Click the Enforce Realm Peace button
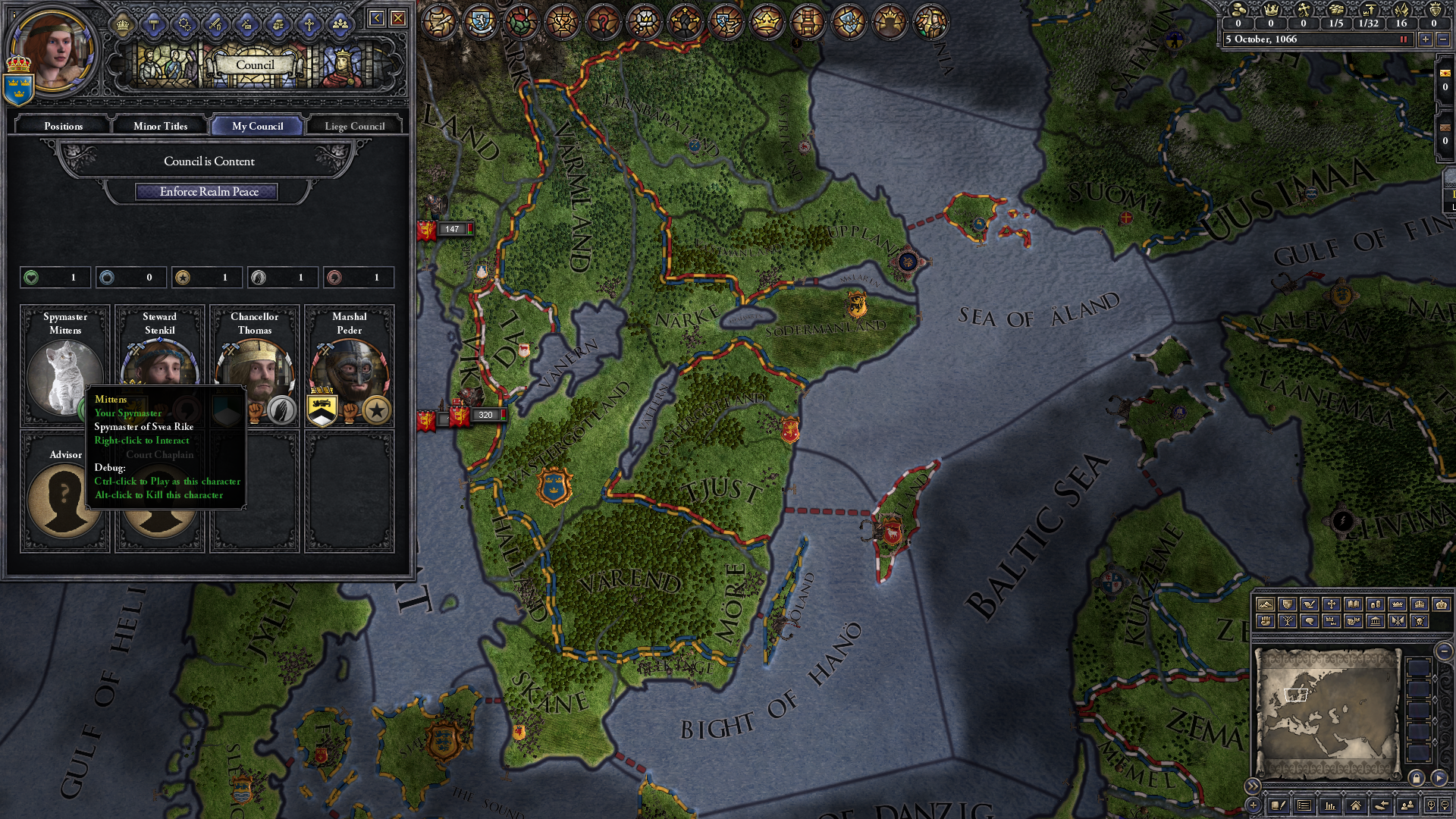1456x819 pixels. [x=209, y=192]
